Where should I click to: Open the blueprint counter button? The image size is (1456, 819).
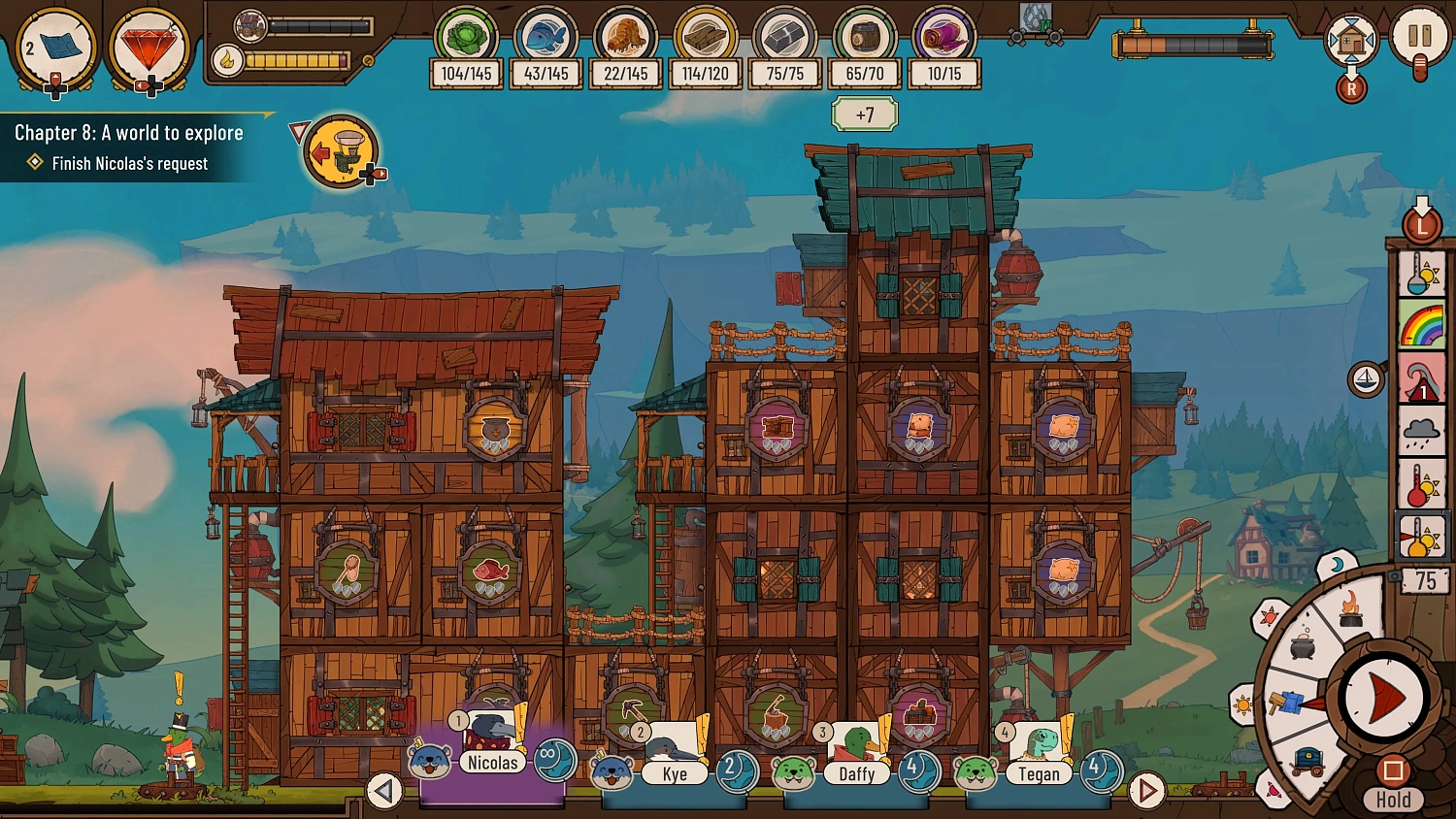56,49
